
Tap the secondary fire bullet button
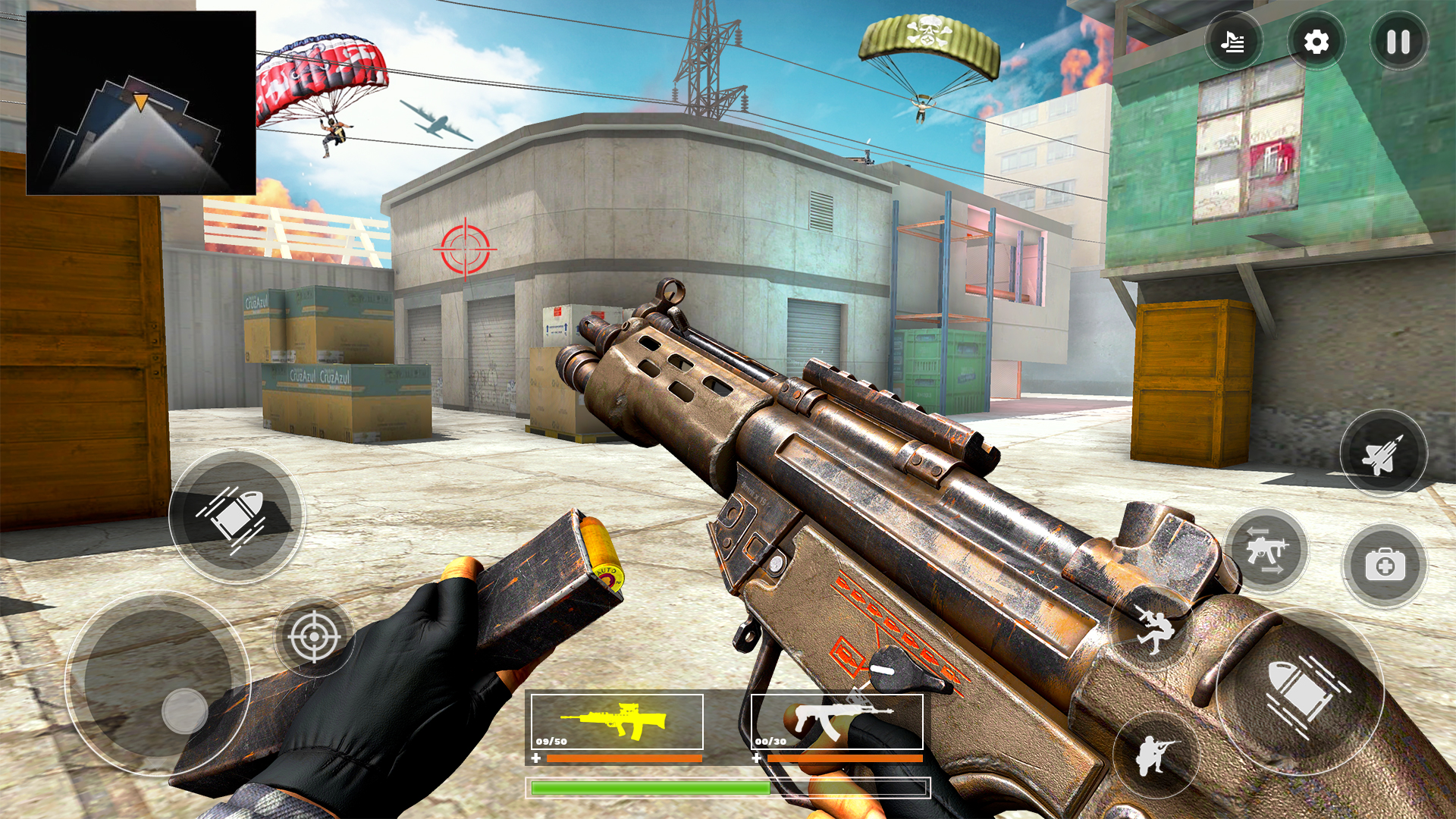coord(237,514)
